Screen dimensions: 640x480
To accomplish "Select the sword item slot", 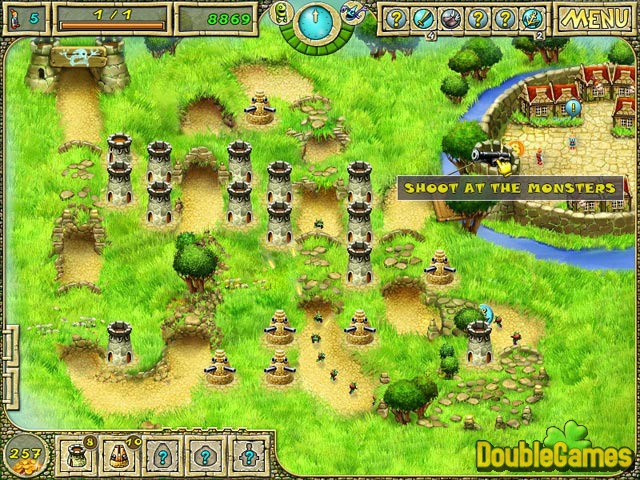I will pyautogui.click(x=420, y=17).
